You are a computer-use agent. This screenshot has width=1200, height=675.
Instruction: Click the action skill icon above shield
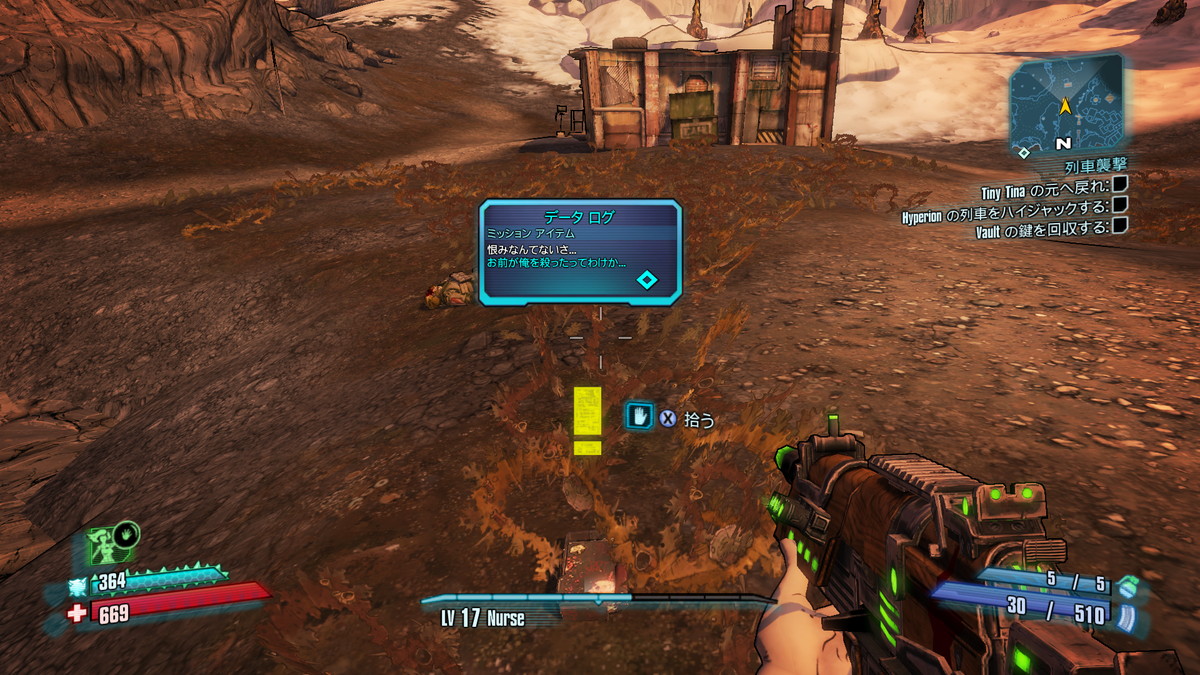[x=111, y=545]
